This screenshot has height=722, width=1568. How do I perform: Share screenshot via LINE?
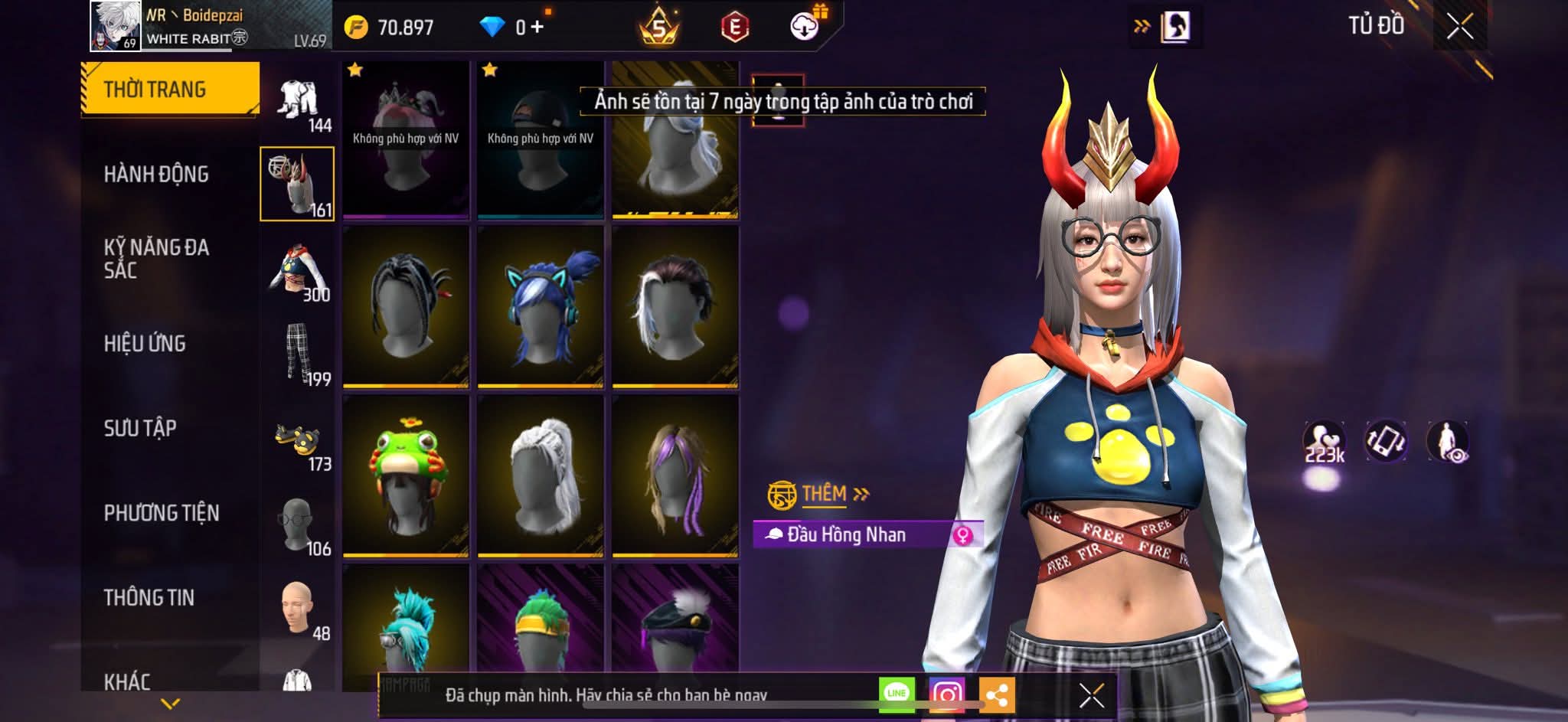[x=897, y=694]
